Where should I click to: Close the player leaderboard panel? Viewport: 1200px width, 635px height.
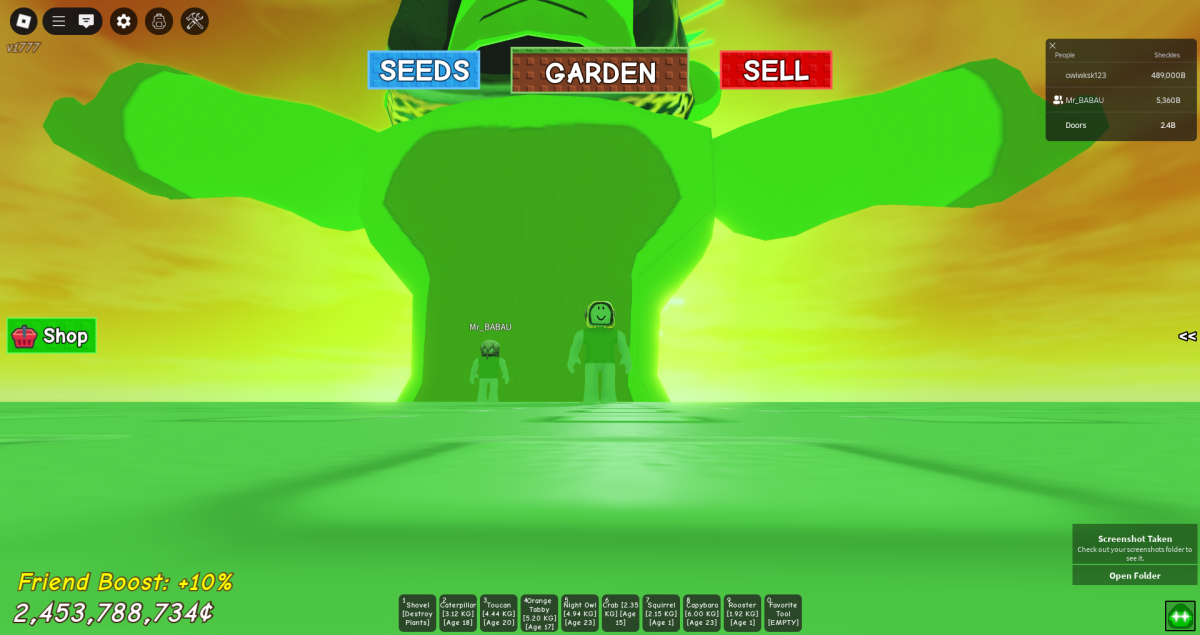click(x=1052, y=45)
